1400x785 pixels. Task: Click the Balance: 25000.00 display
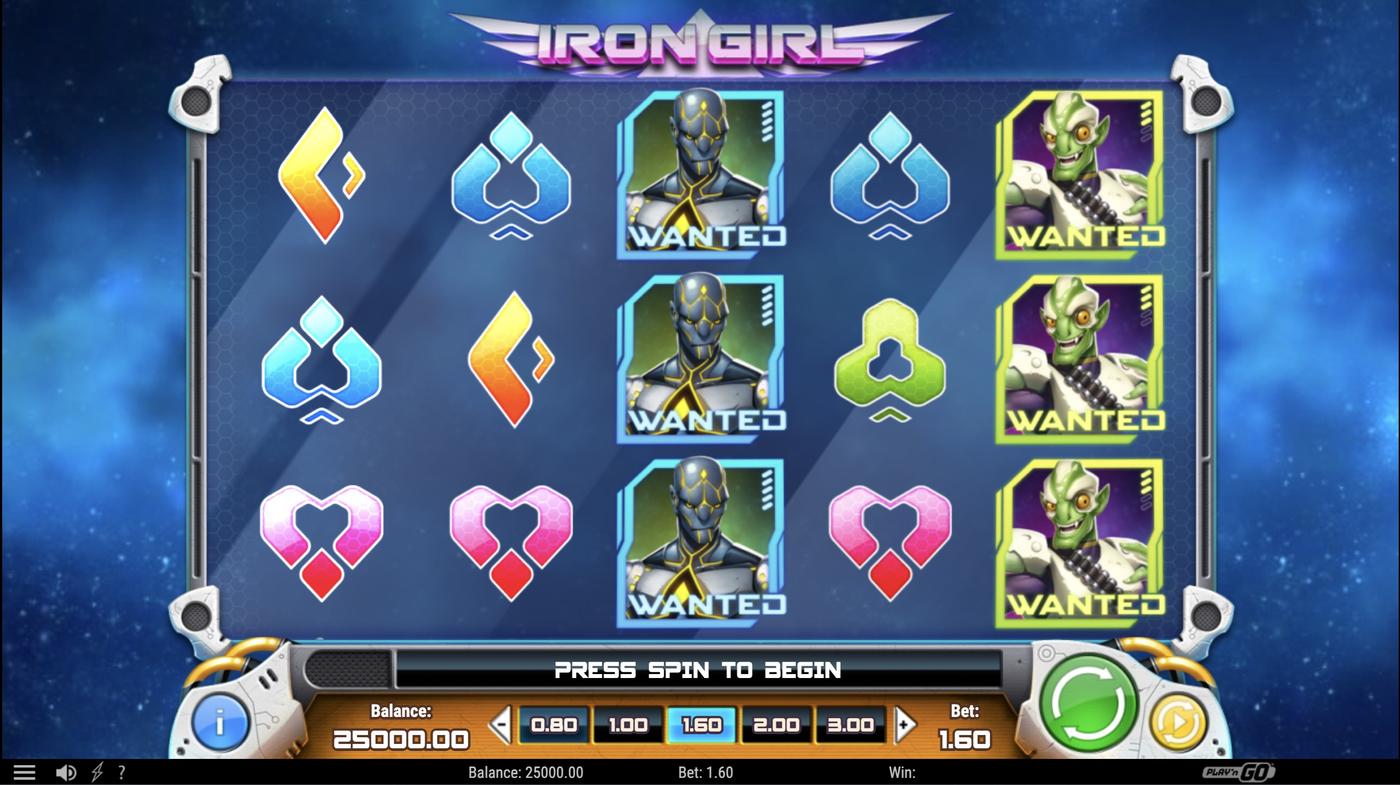[400, 725]
